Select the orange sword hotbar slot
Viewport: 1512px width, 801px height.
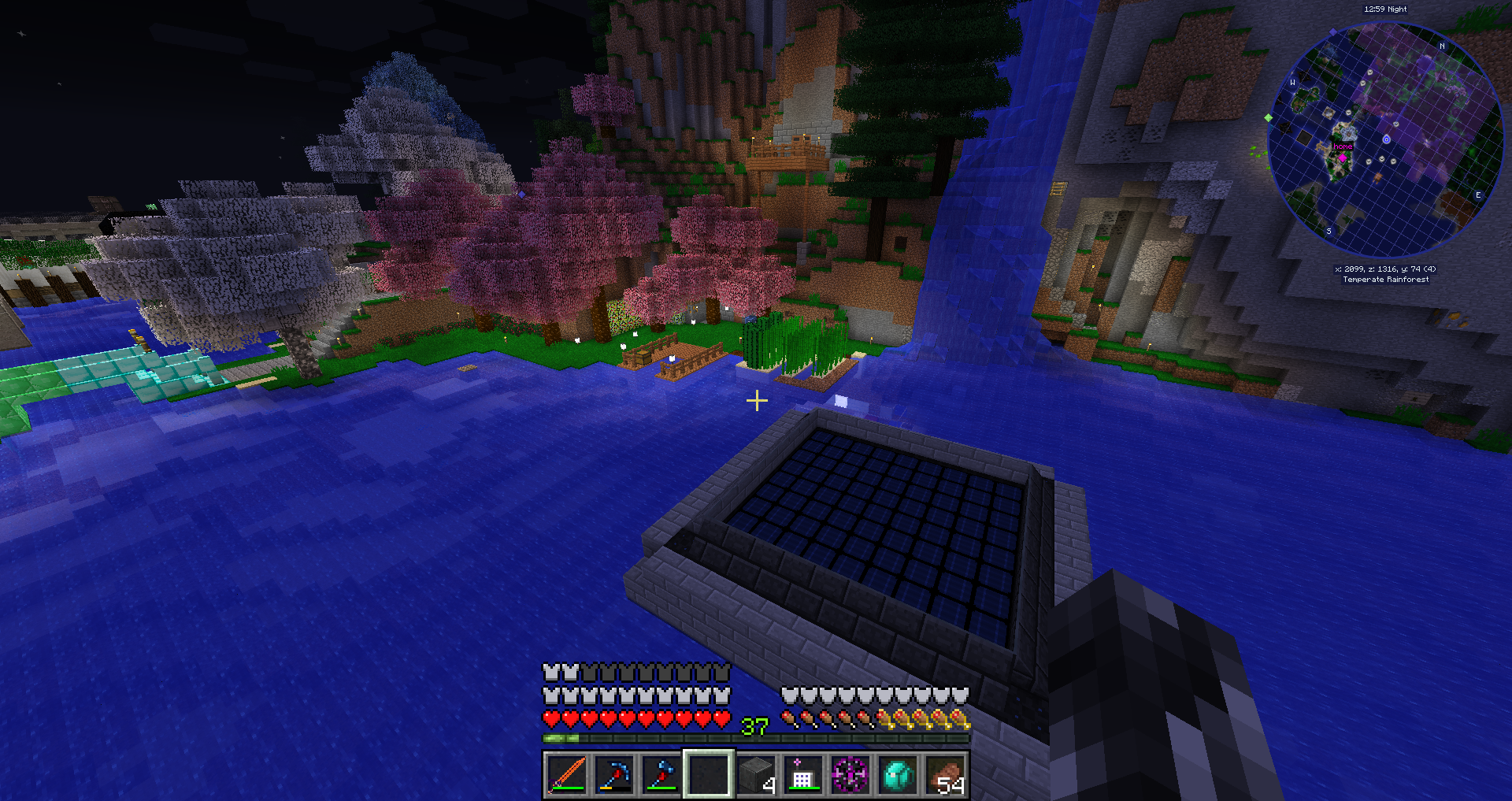(567, 774)
